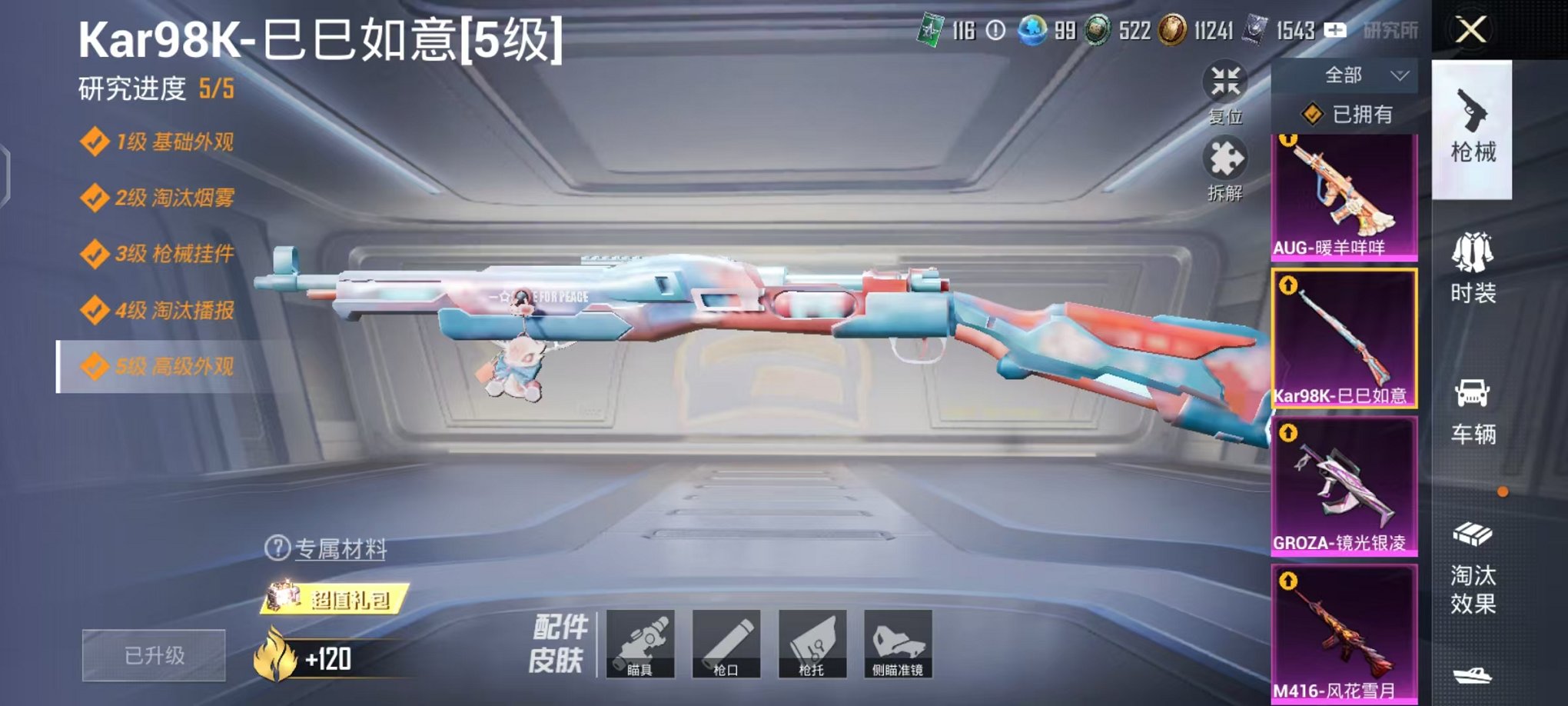Select the 枪口 muzzle attachment skin
The height and width of the screenshot is (706, 1568).
pos(729,644)
